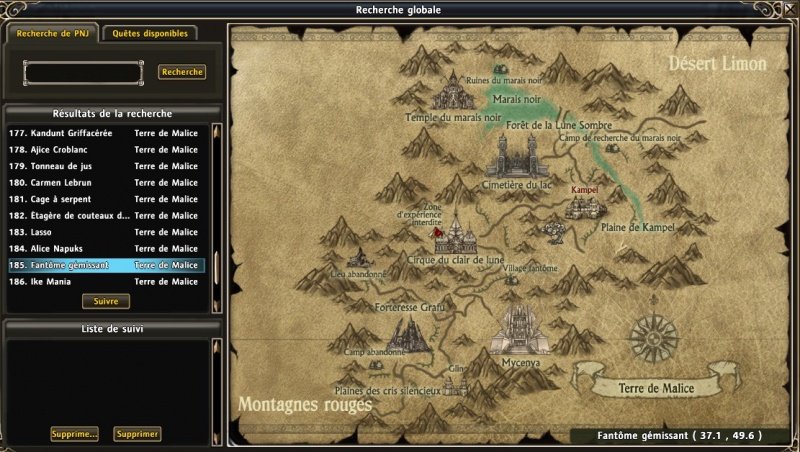Click the Recherche button
This screenshot has height=452, width=800.
click(182, 72)
